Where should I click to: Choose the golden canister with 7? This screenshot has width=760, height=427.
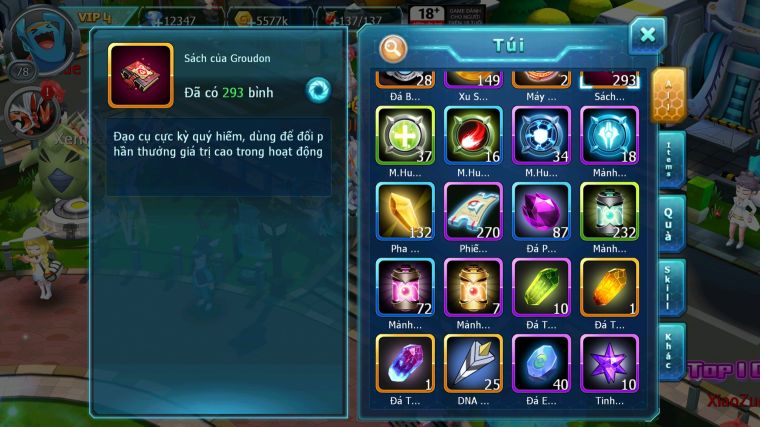coord(473,287)
